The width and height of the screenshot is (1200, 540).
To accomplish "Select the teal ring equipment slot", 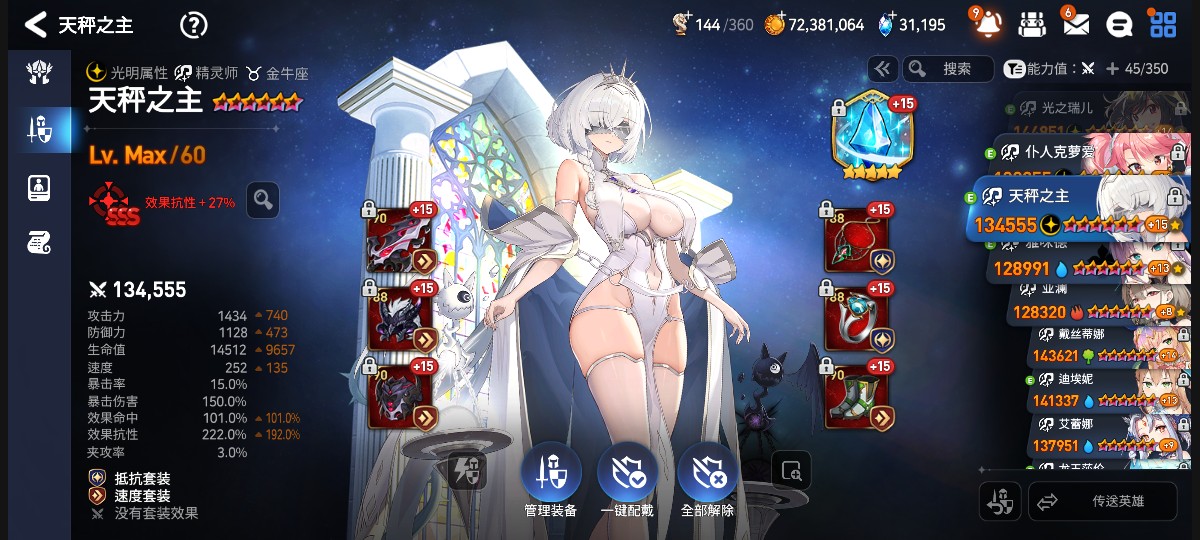I will click(852, 318).
